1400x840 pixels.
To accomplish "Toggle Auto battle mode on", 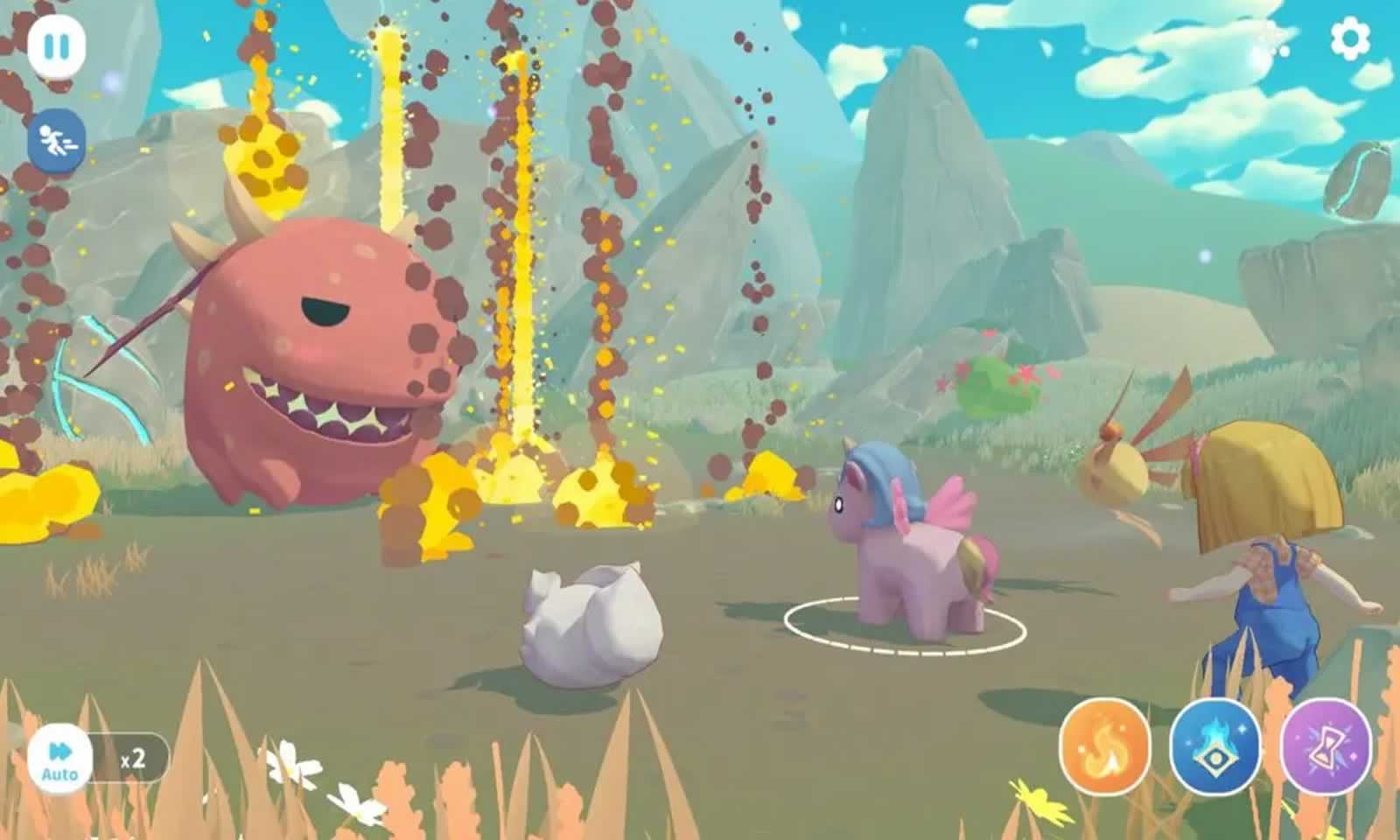I will pos(59,758).
